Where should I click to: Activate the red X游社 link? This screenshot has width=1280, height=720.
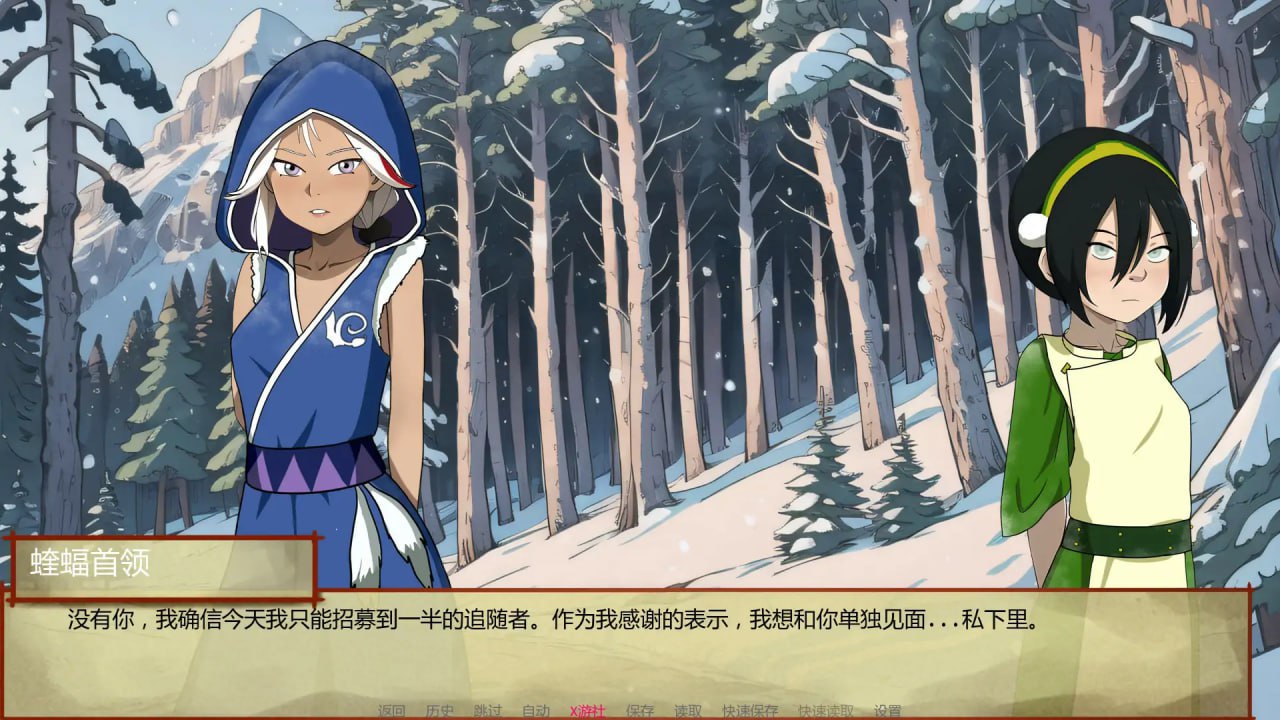588,709
